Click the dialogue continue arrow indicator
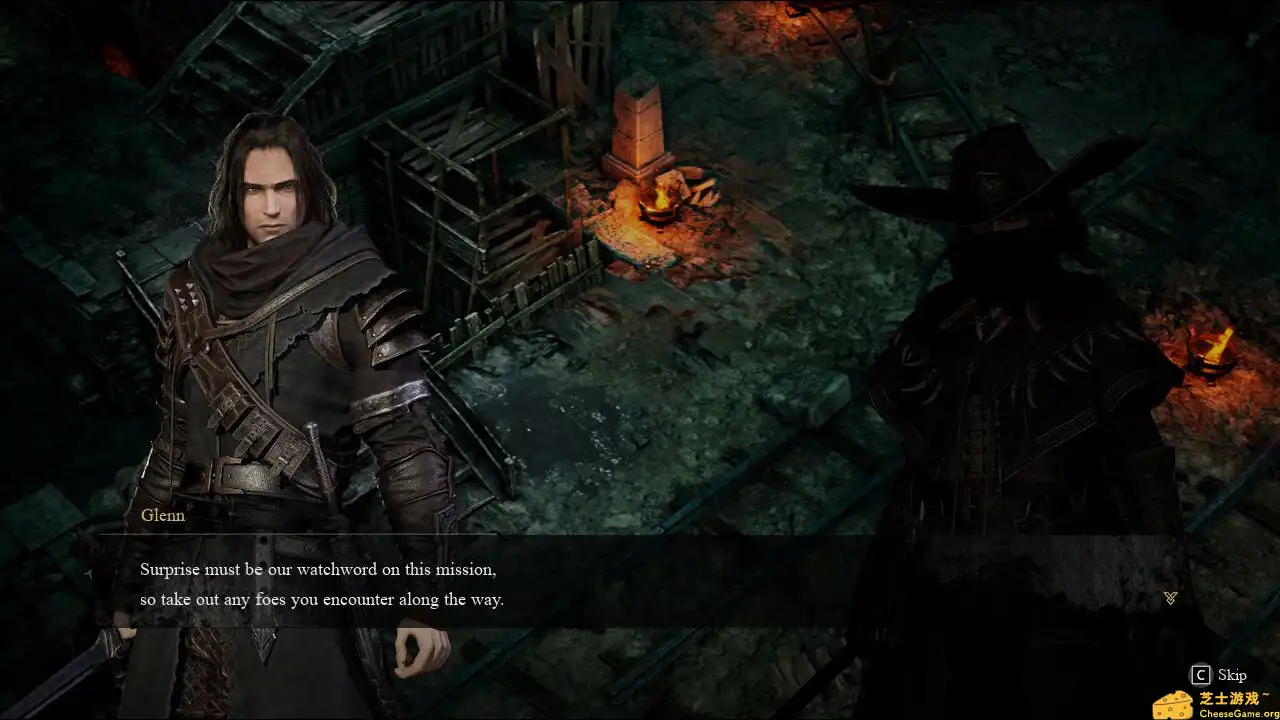The width and height of the screenshot is (1280, 720). tap(1170, 598)
